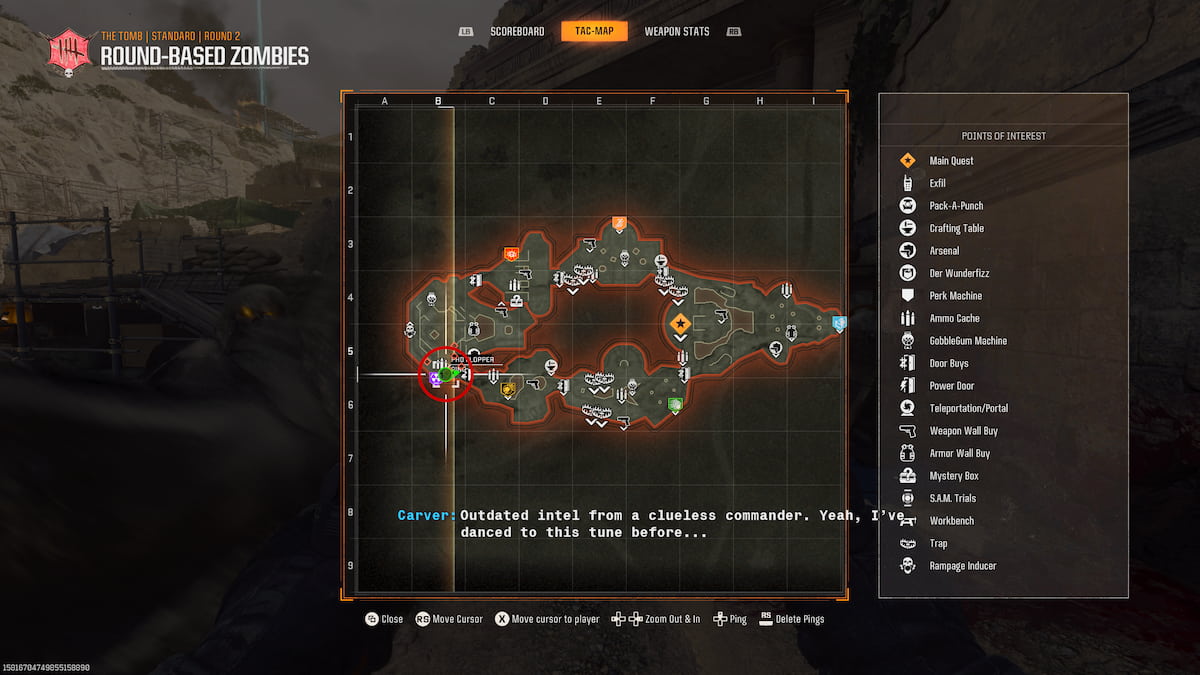Select the Tac-Map tab
This screenshot has height=675, width=1200.
tap(594, 31)
